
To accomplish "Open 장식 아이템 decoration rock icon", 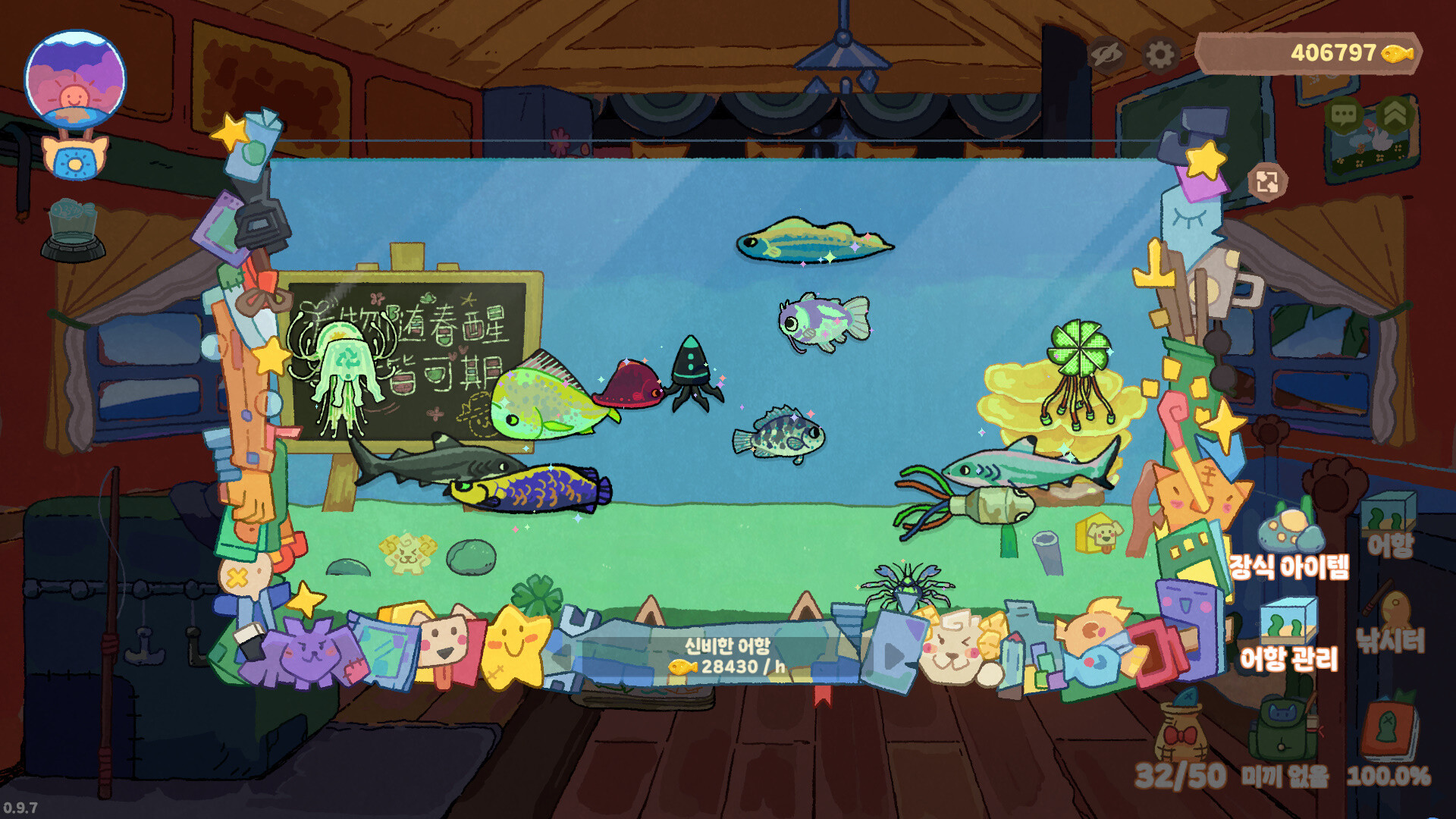I will click(1289, 532).
